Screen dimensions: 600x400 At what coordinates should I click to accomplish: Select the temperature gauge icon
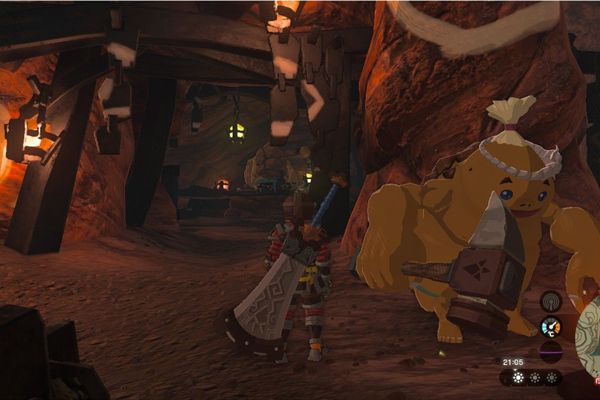coord(550,327)
